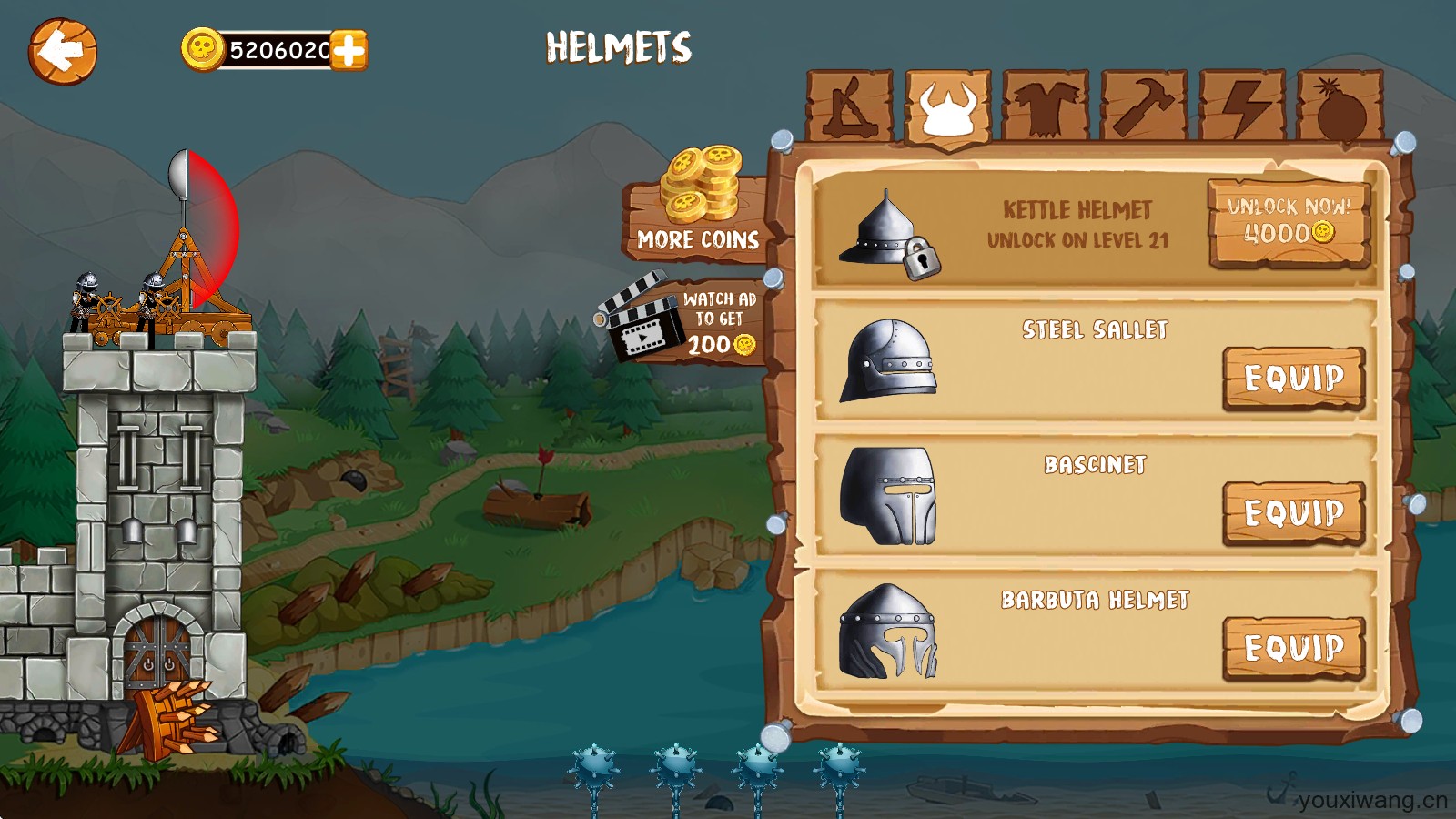The image size is (1456, 819).
Task: Switch to the catapult tab
Action: pos(850,107)
